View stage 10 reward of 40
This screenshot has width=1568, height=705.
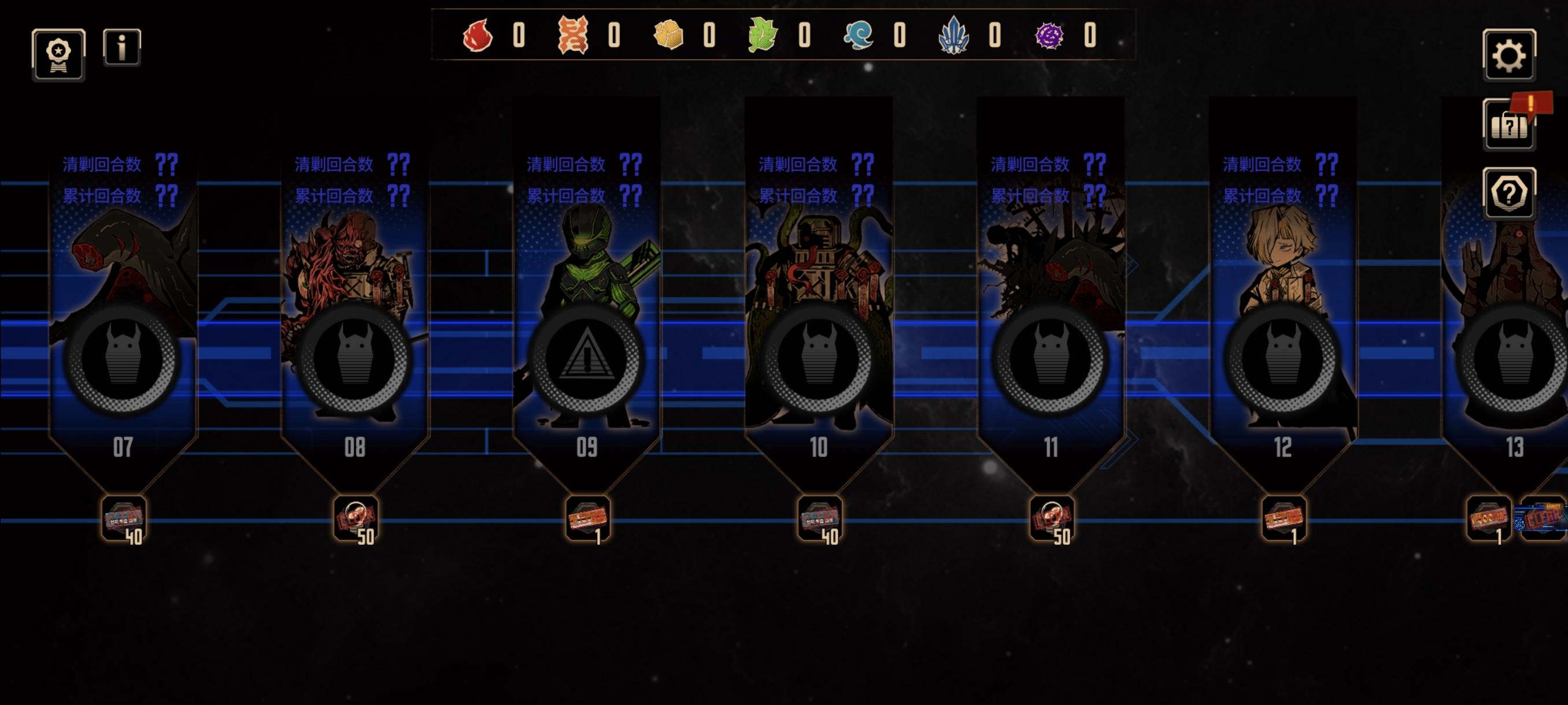820,519
